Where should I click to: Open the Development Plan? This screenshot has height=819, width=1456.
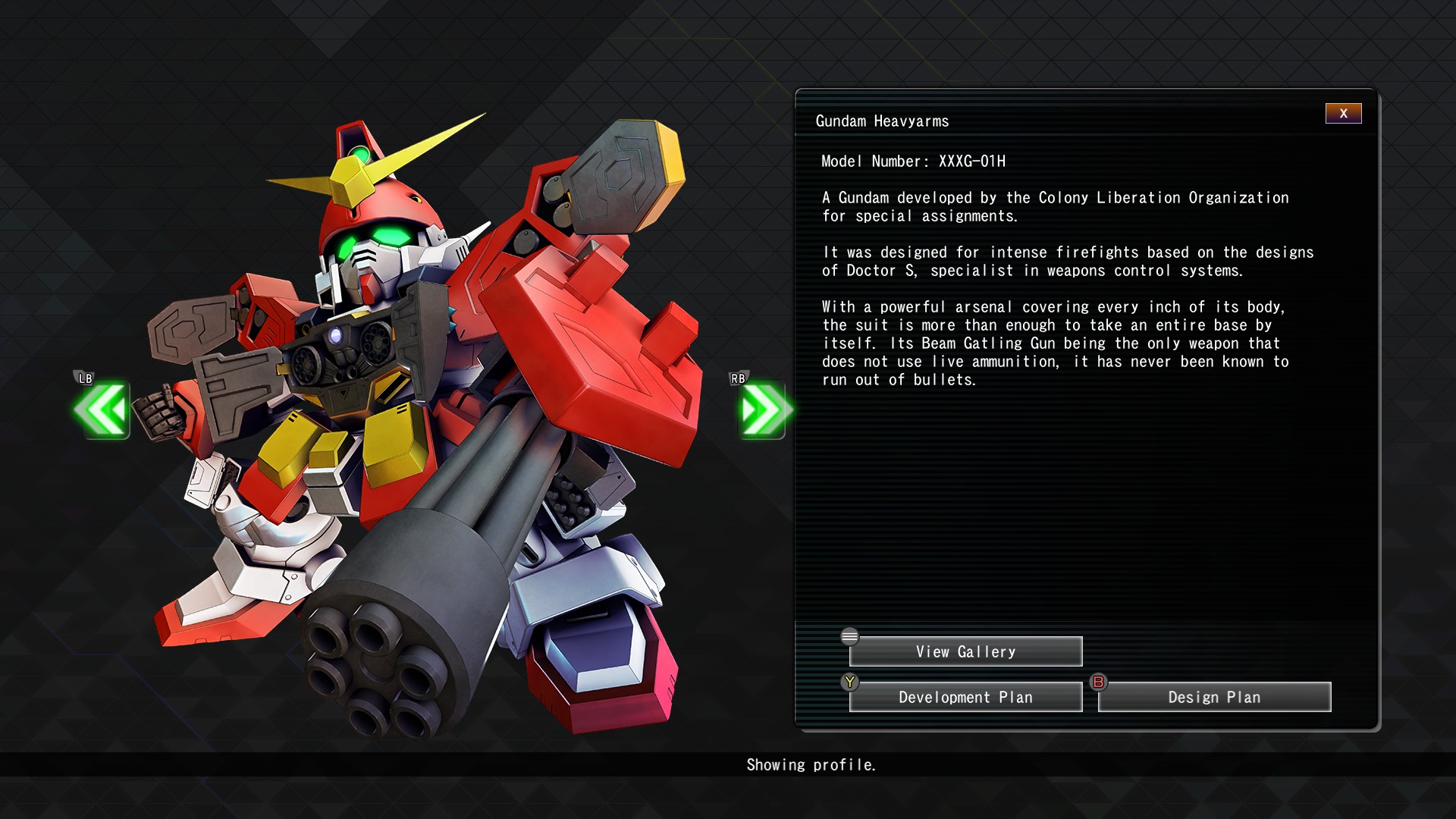965,697
